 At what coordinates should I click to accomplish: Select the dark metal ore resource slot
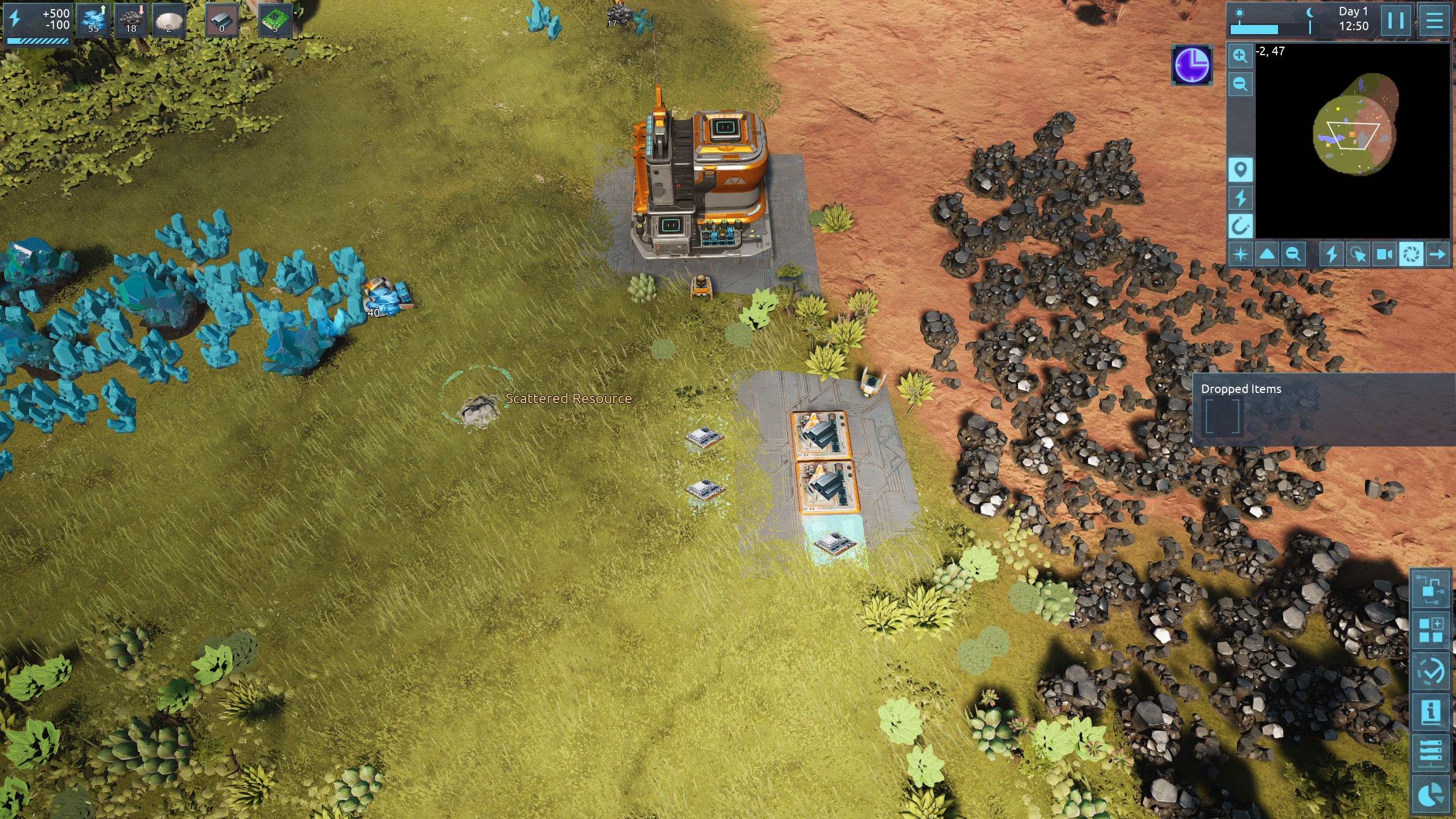tap(131, 21)
